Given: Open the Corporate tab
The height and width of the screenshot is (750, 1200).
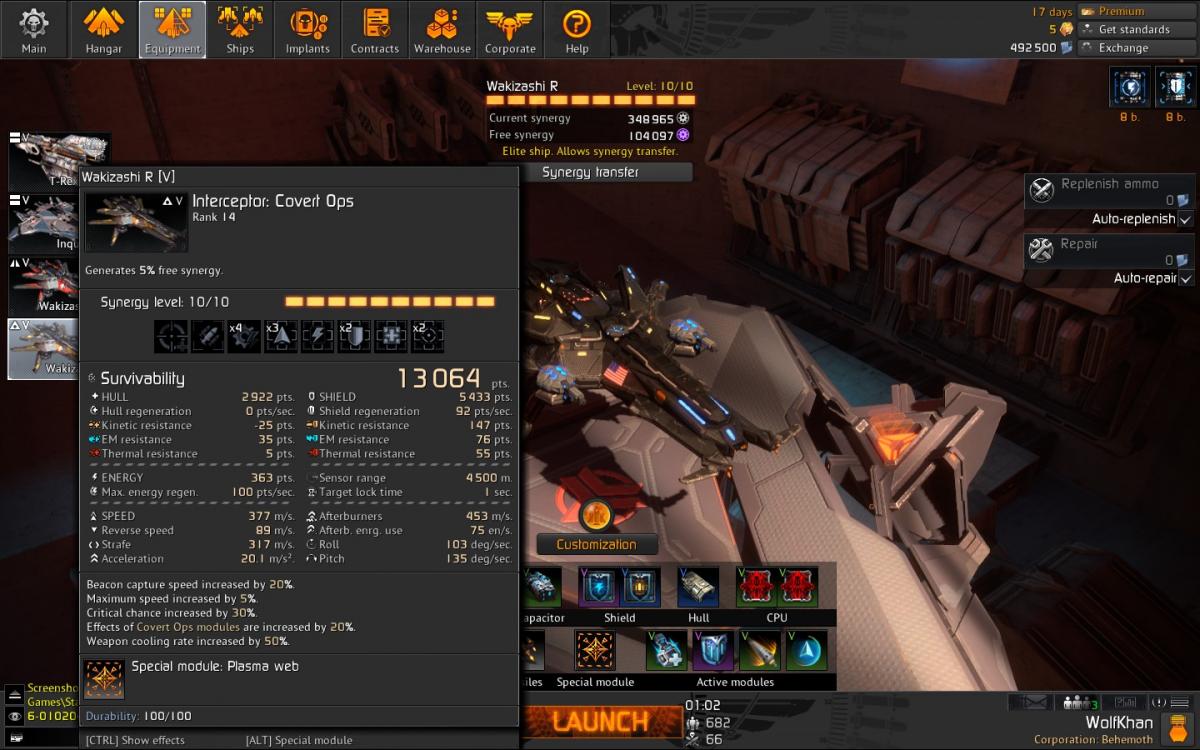Looking at the screenshot, I should pyautogui.click(x=510, y=29).
